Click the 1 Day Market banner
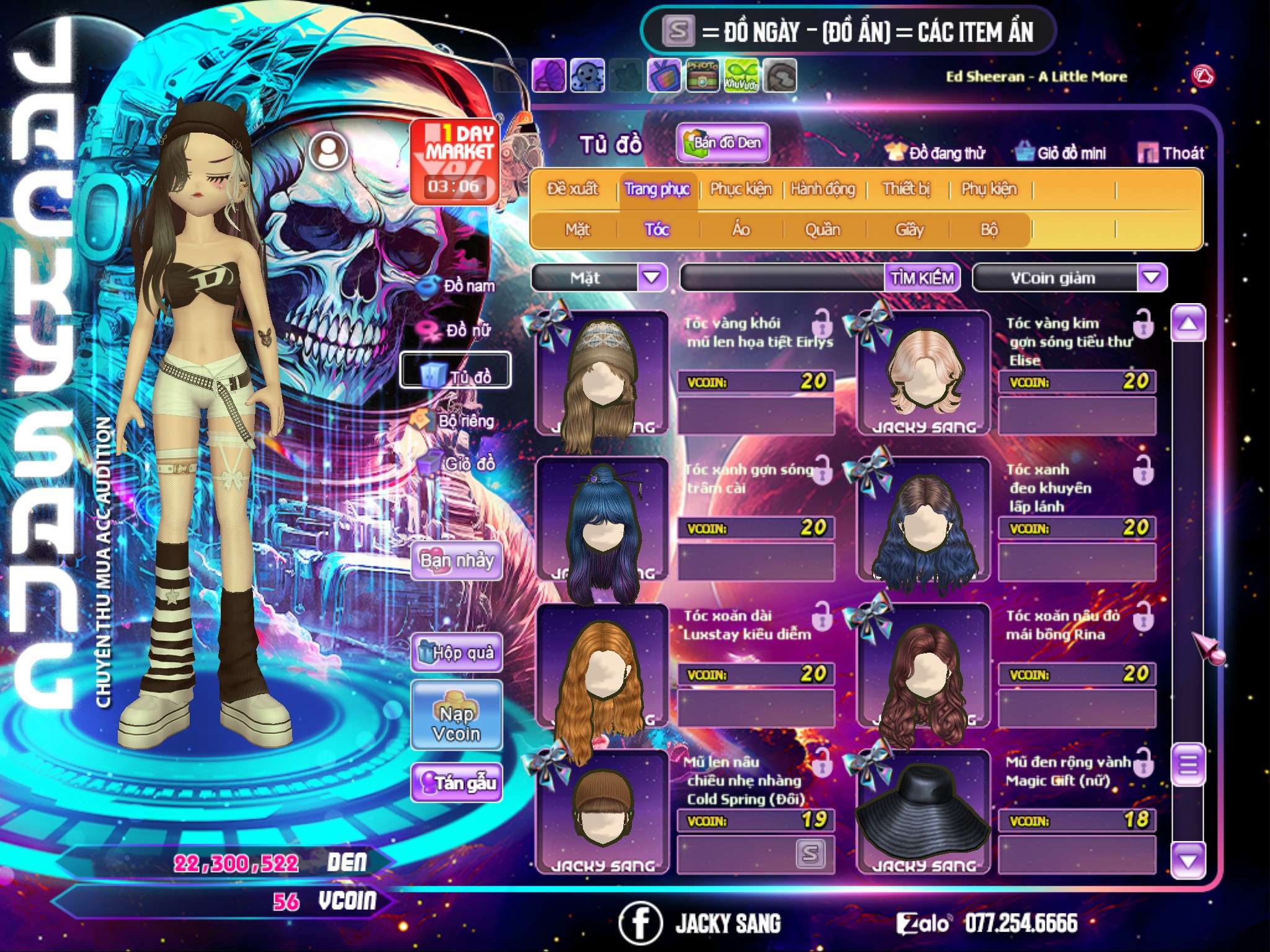The image size is (1270, 952). (455, 162)
